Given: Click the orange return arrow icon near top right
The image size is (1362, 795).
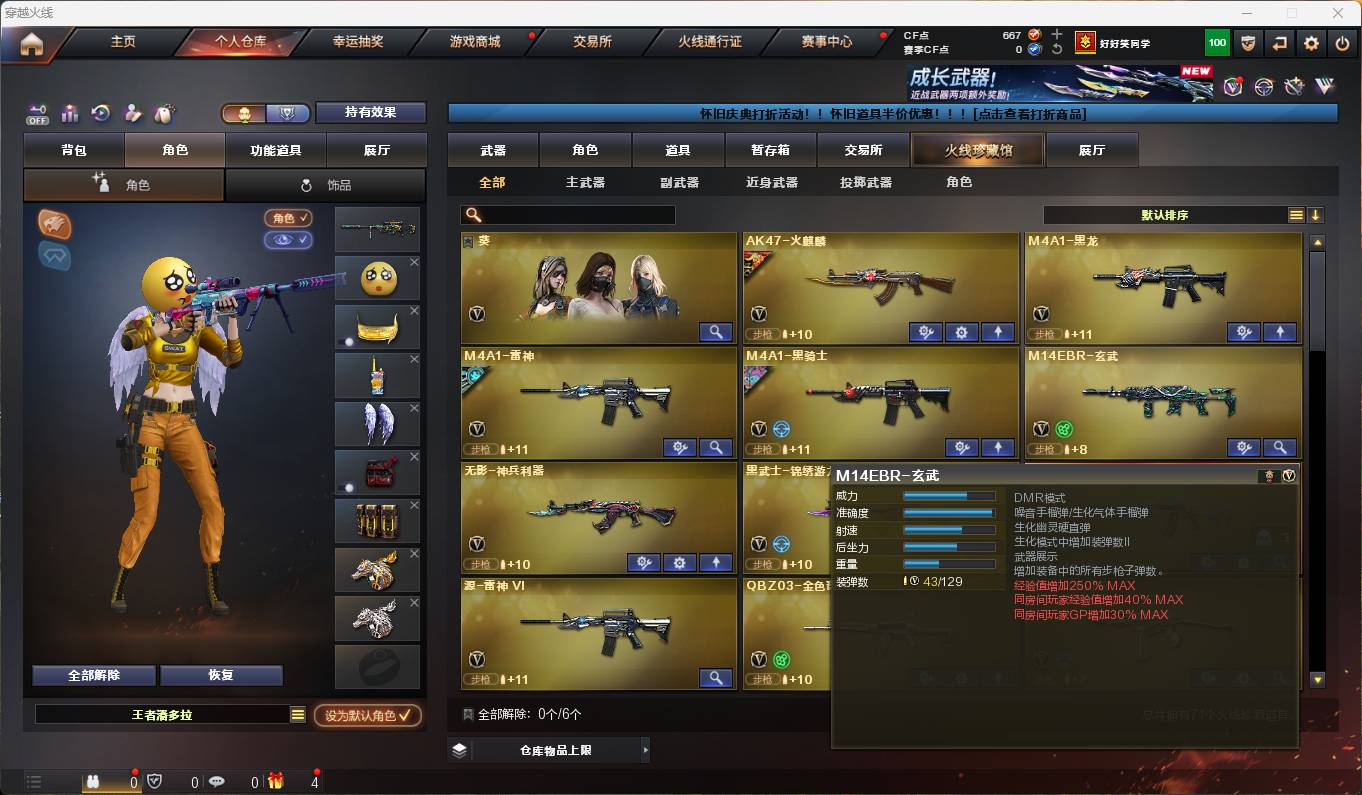Looking at the screenshot, I should (x=1277, y=42).
